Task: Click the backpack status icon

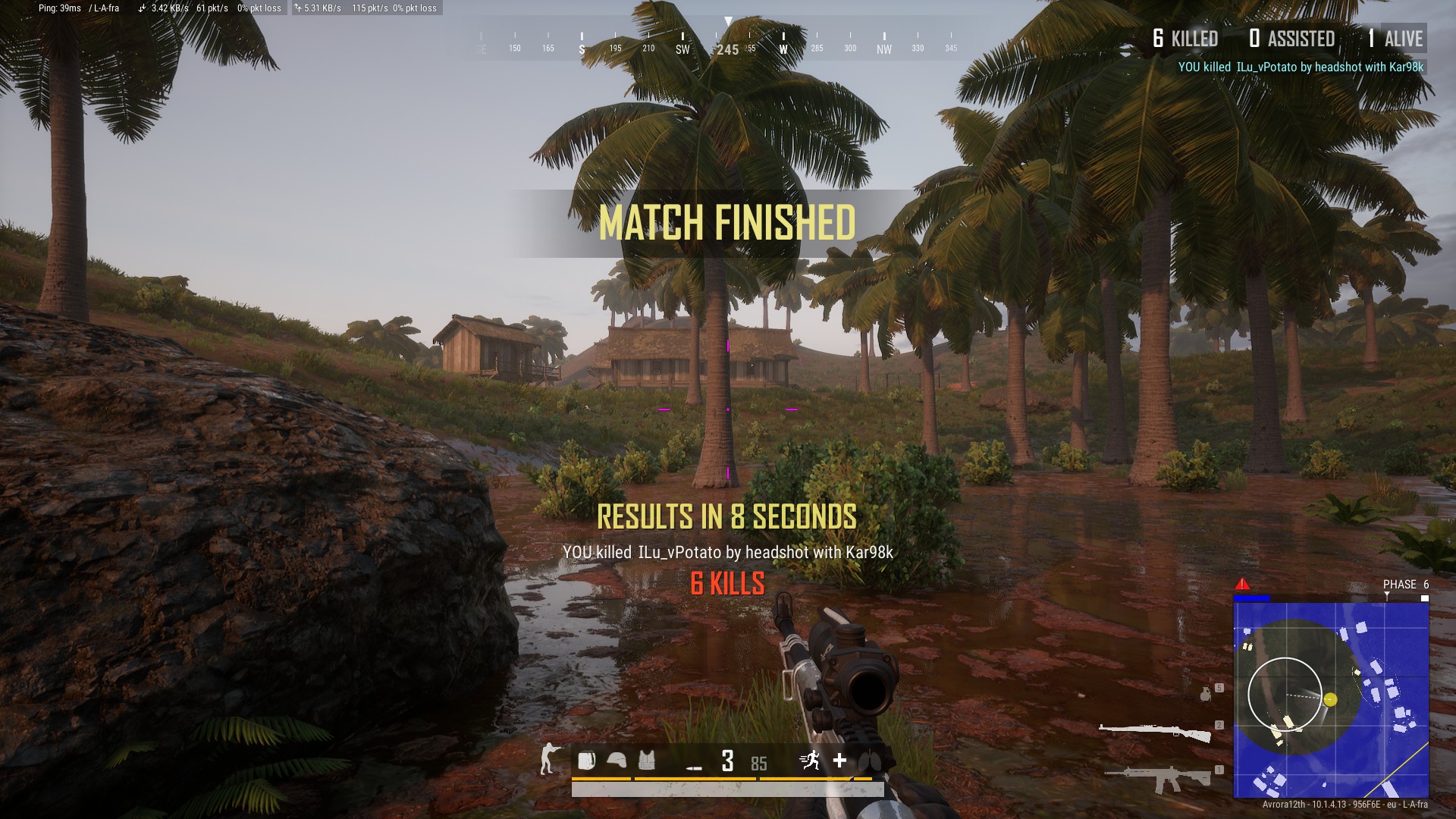Action: pos(586,761)
